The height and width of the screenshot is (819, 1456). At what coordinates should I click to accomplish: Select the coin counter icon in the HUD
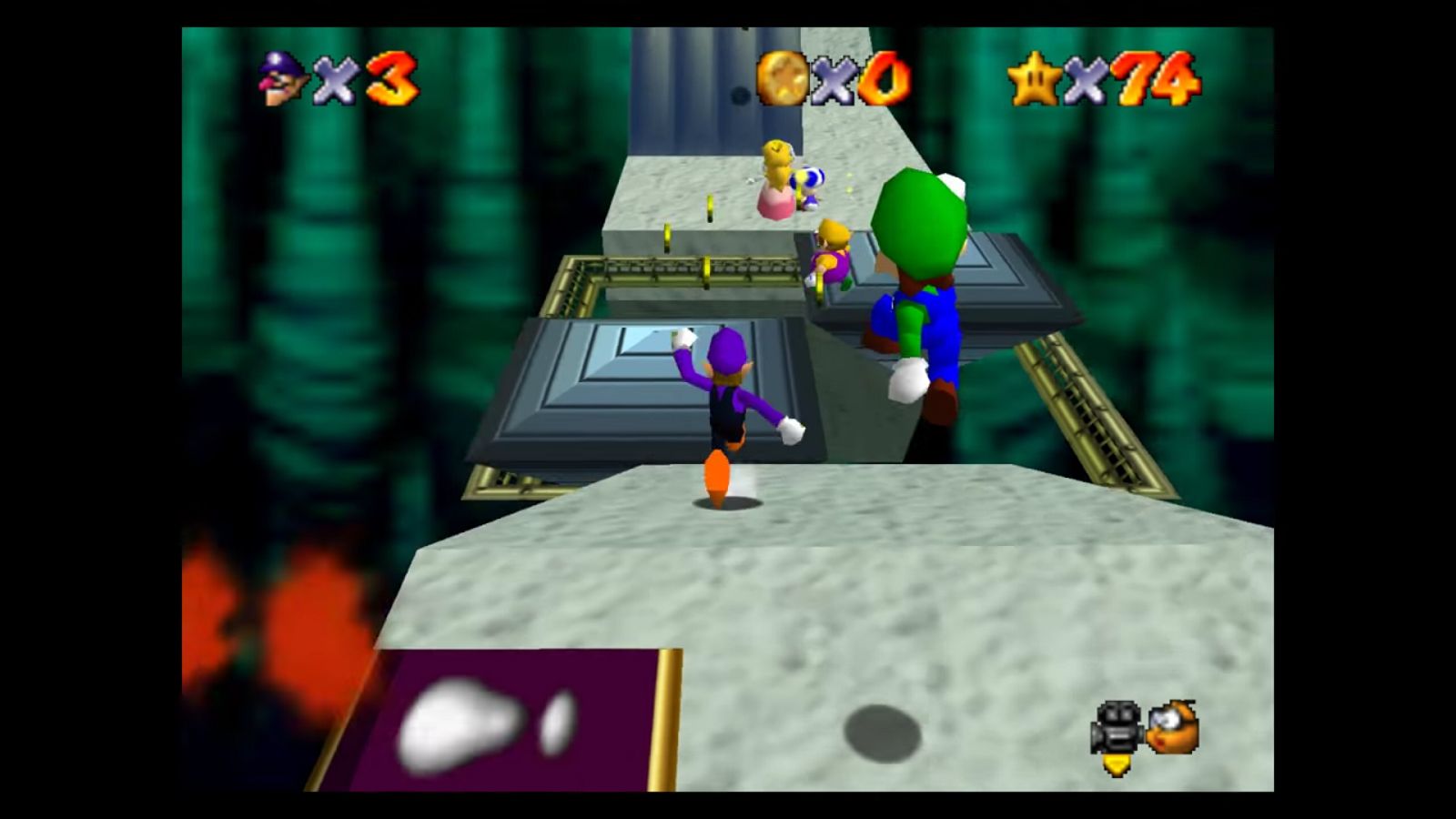(x=783, y=79)
